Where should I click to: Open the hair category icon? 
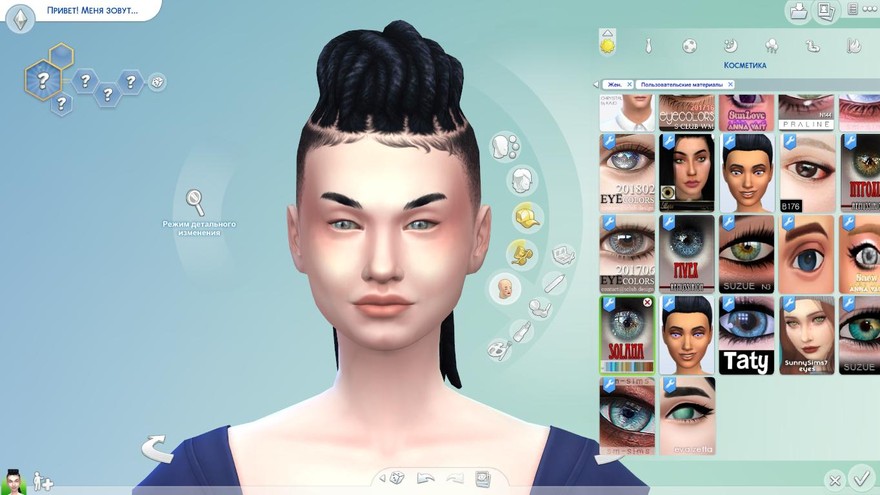tap(520, 181)
